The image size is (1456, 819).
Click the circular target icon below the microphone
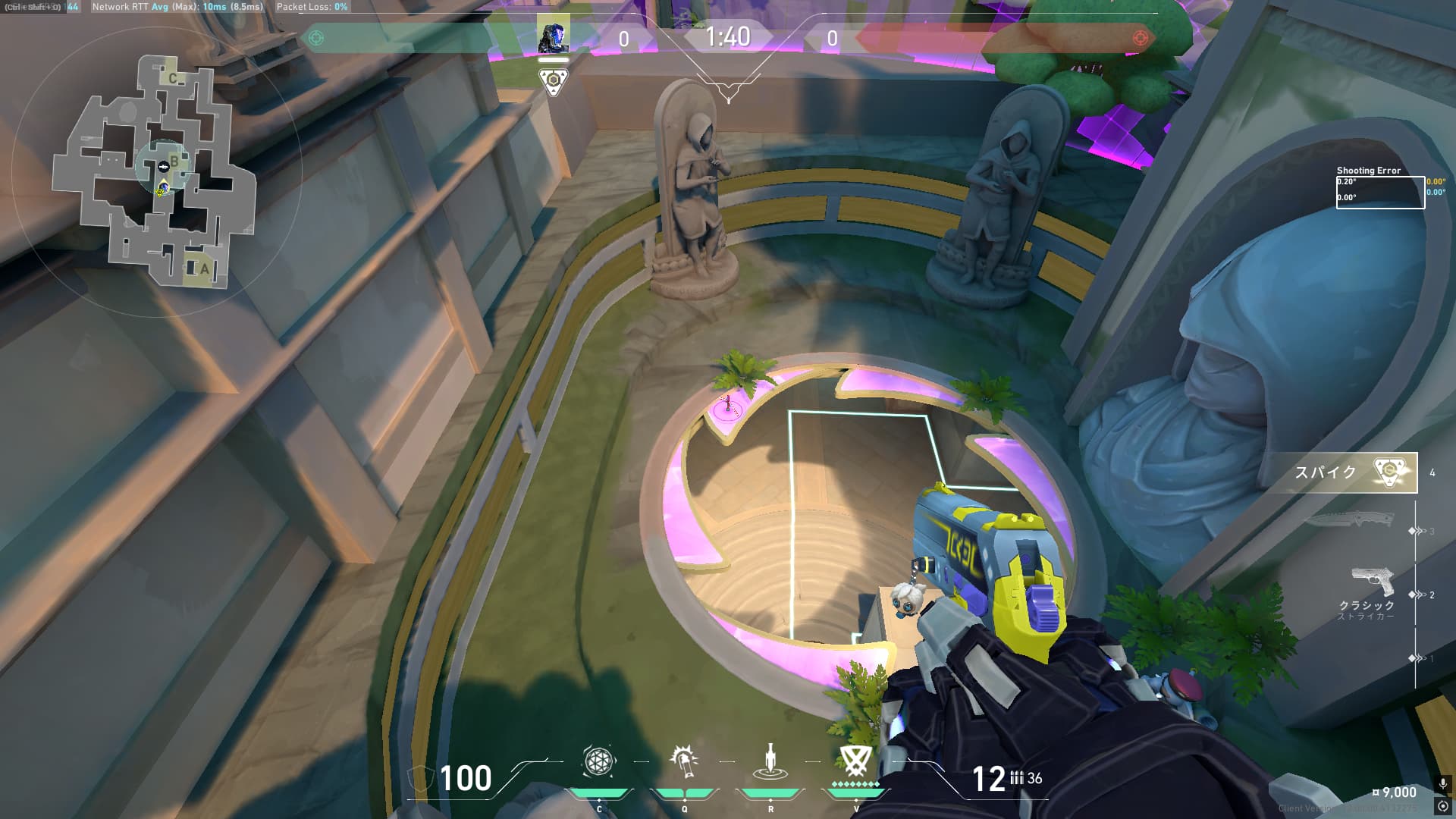pos(1442,806)
